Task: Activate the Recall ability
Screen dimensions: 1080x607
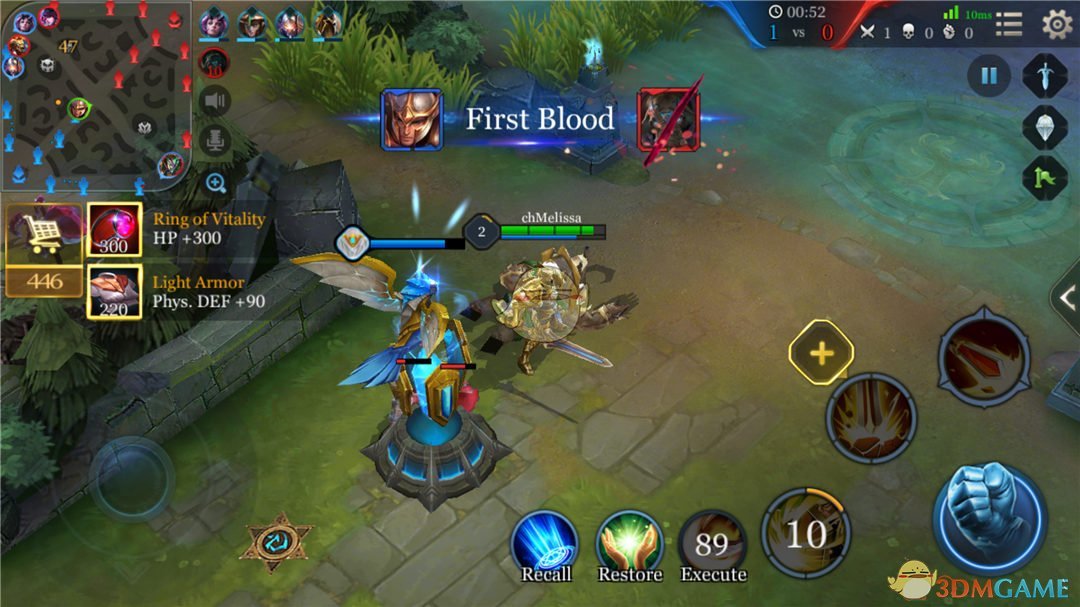Action: point(545,543)
